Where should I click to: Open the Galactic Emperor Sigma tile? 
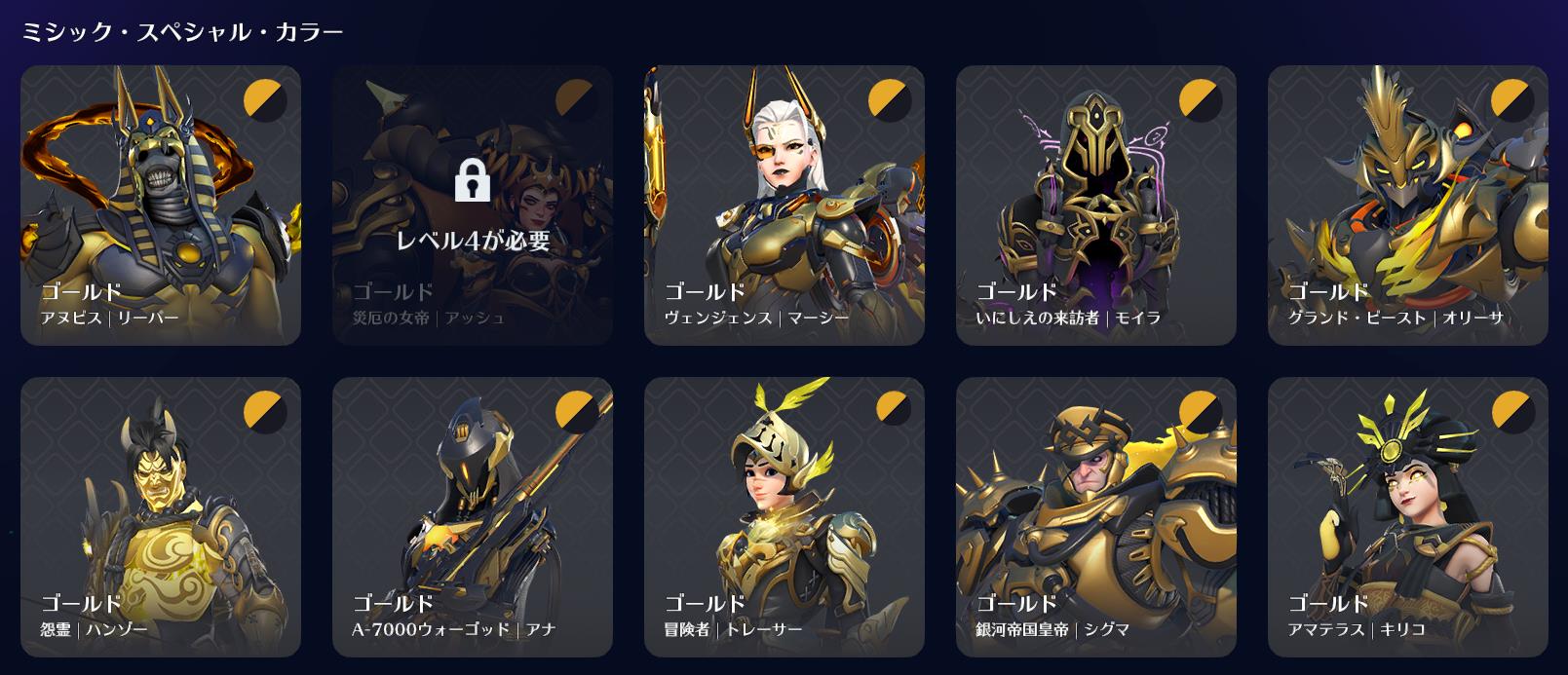click(x=1096, y=517)
